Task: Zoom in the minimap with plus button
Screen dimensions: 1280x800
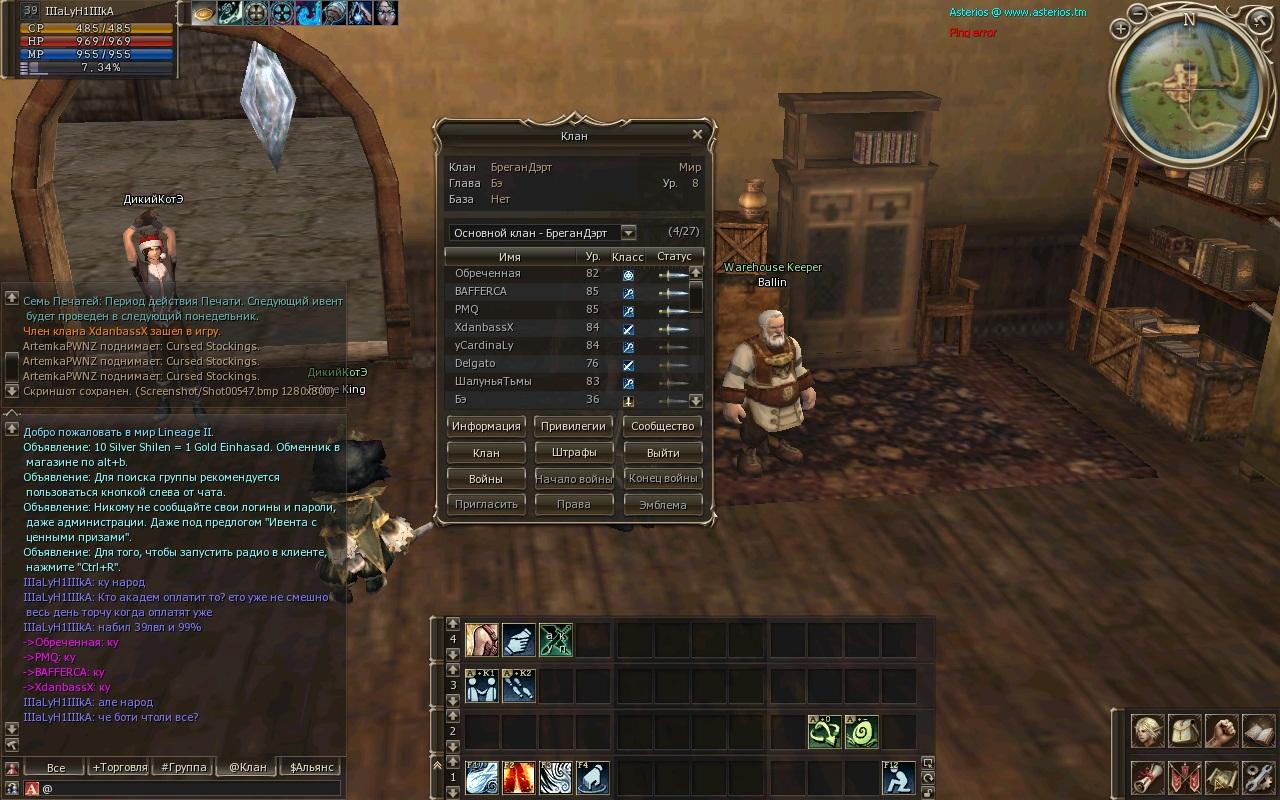Action: coord(1120,30)
